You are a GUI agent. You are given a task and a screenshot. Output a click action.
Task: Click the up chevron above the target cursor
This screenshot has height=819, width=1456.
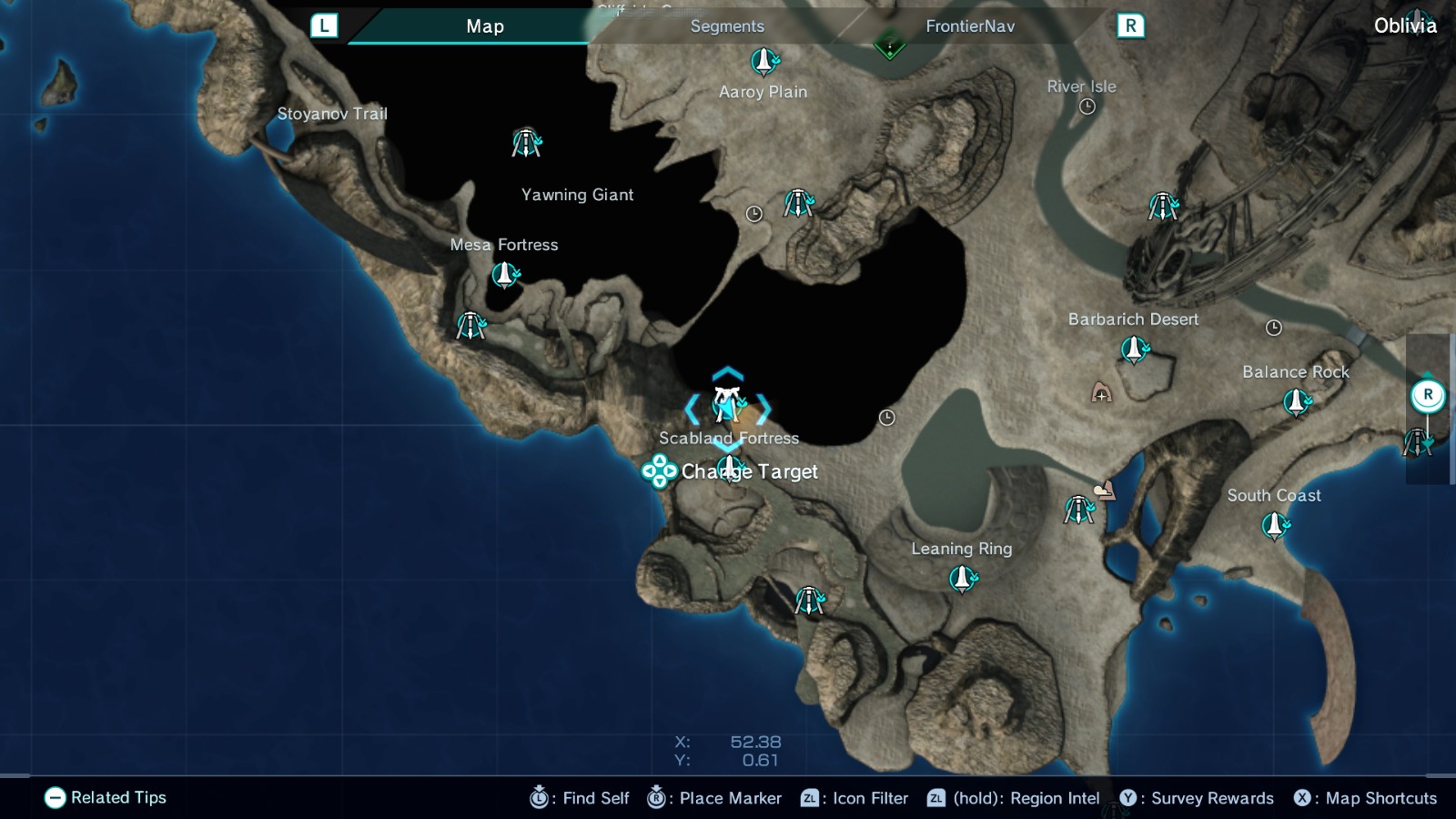click(727, 371)
